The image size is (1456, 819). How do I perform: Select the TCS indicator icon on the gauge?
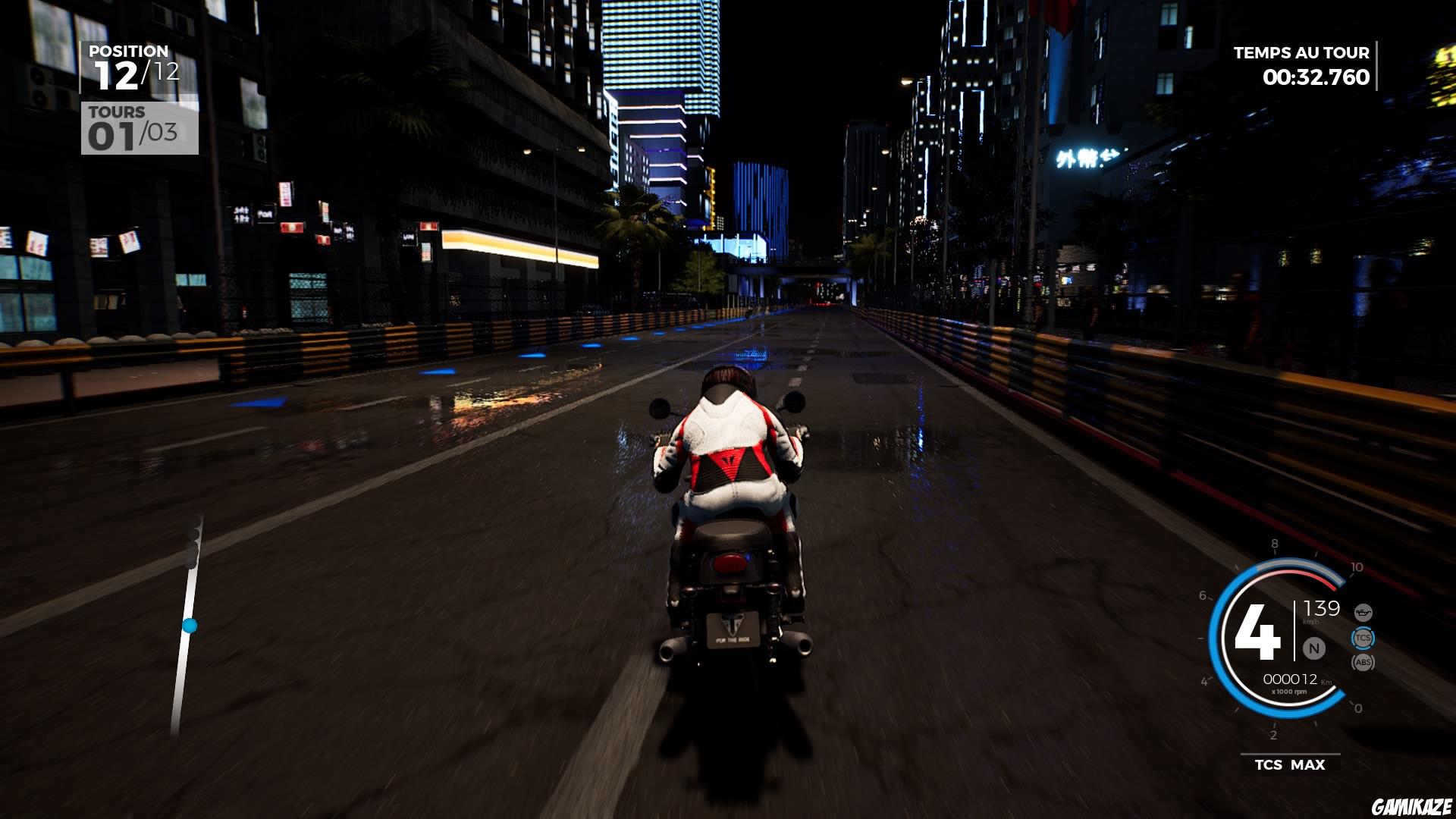1363,638
